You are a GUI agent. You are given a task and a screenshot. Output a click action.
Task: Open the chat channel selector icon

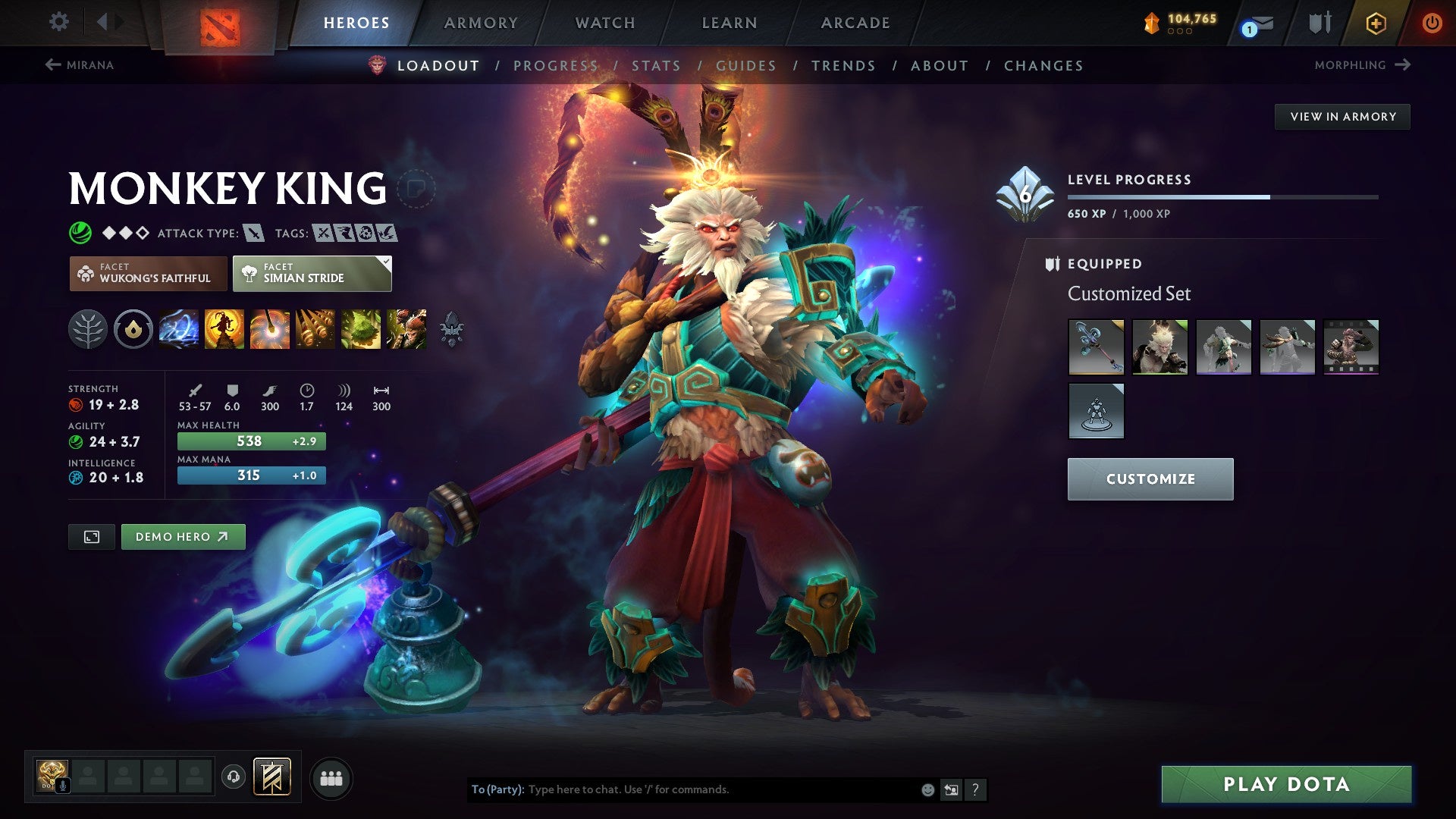(952, 789)
